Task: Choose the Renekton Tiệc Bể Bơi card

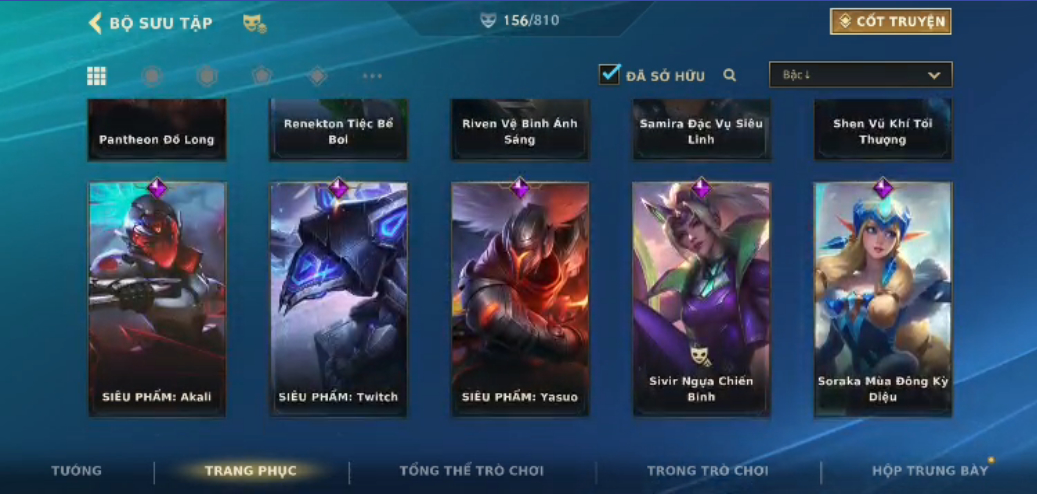Action: [338, 131]
